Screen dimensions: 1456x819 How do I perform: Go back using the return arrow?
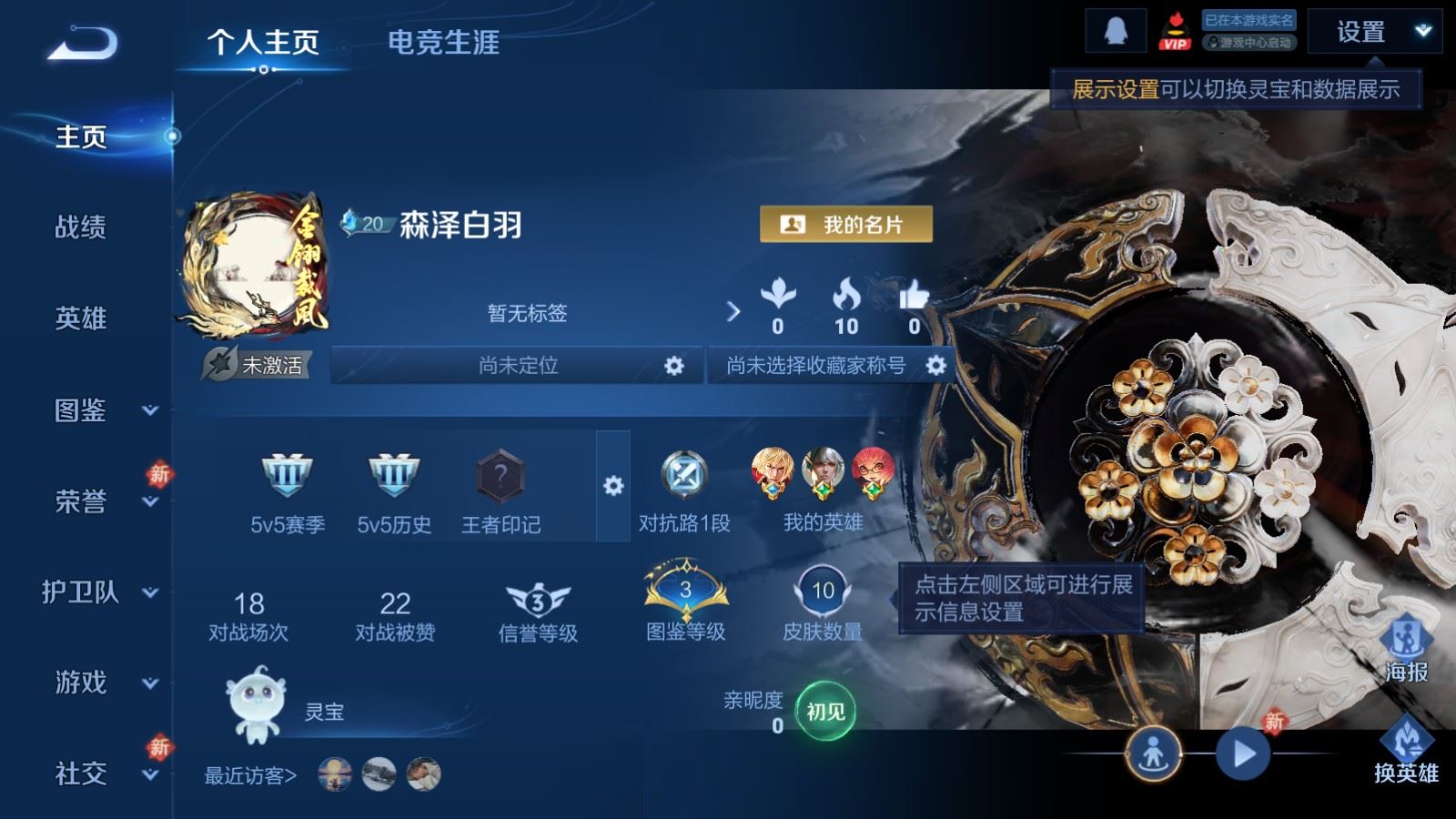83,42
